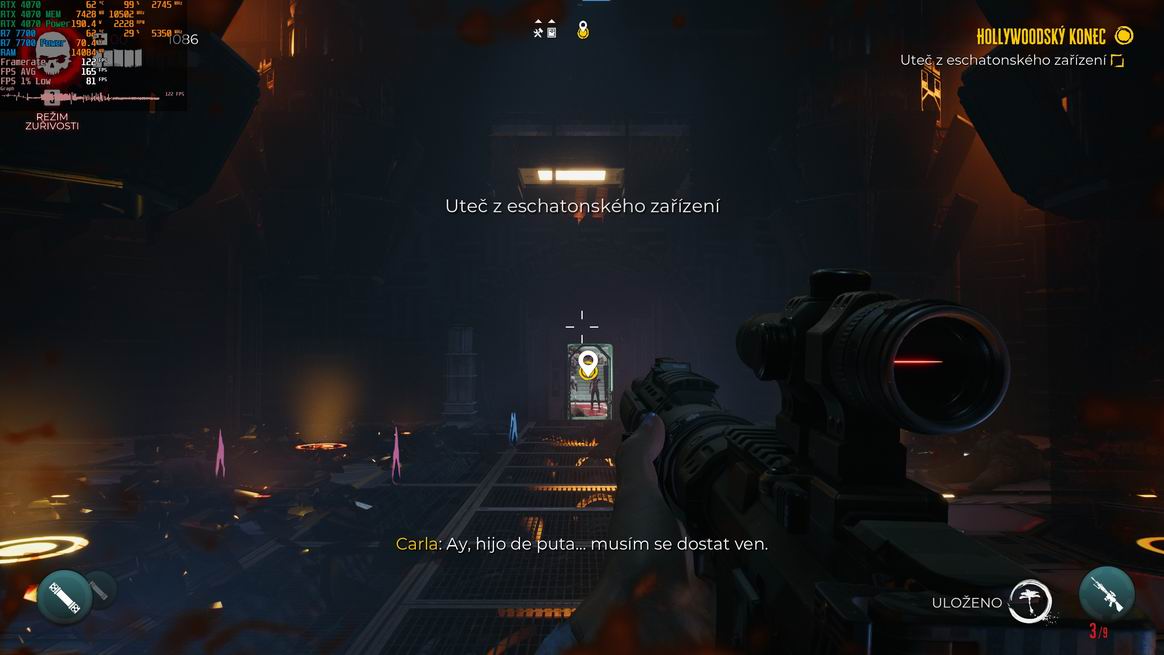Screen dimensions: 1164x655
Task: Click the fuse box compass marker
Action: point(551,31)
